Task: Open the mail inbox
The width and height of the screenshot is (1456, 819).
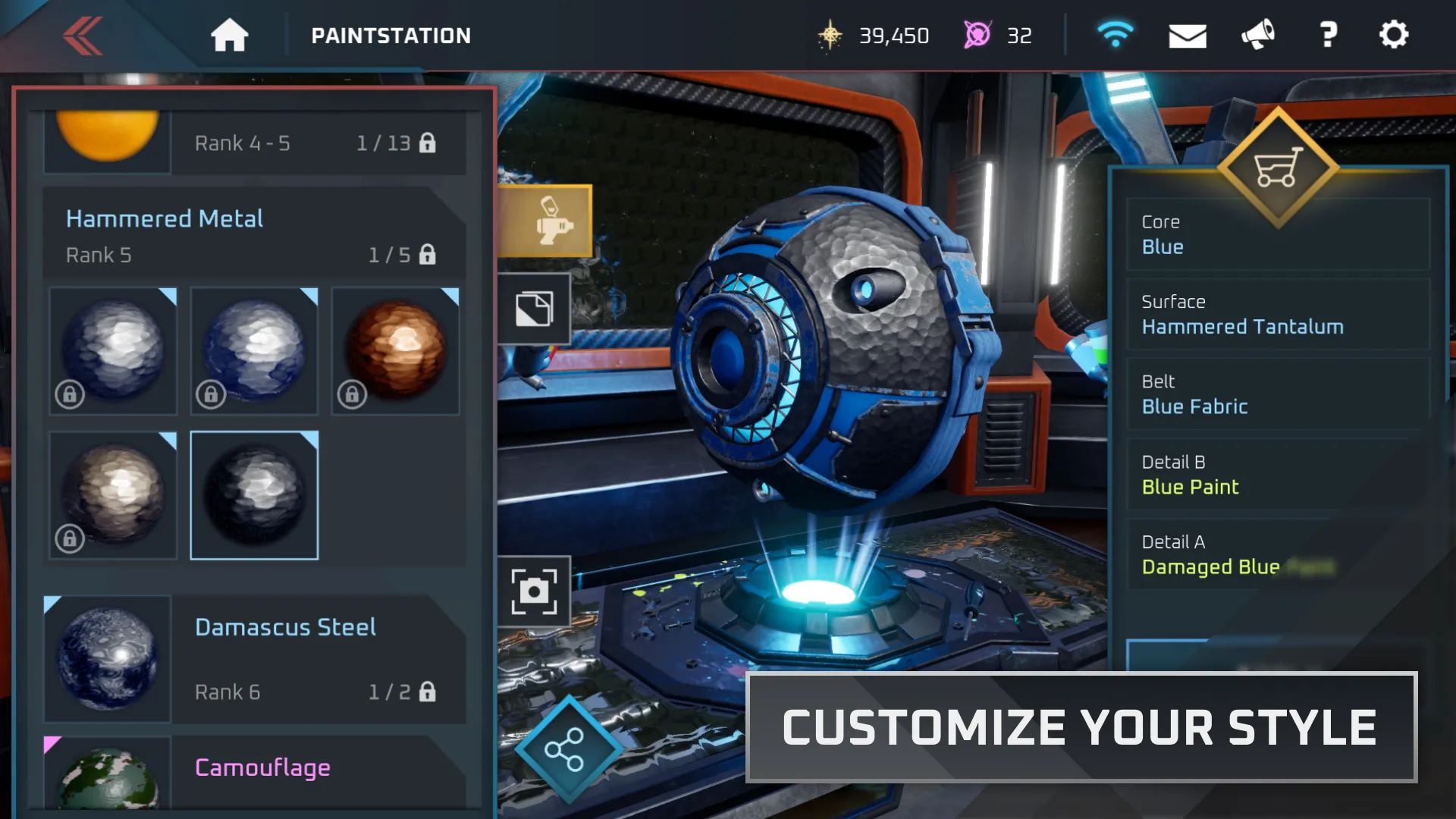Action: pyautogui.click(x=1188, y=34)
